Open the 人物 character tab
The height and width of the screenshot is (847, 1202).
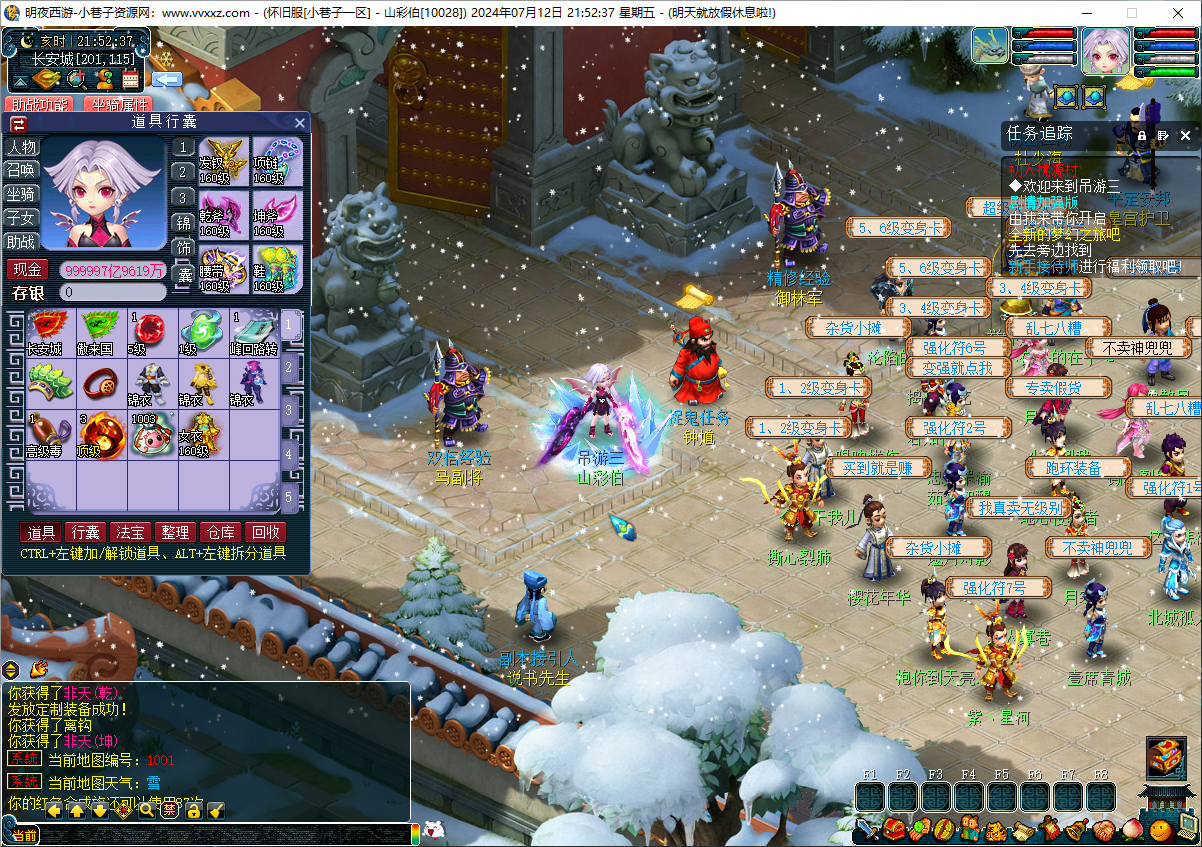[x=21, y=147]
